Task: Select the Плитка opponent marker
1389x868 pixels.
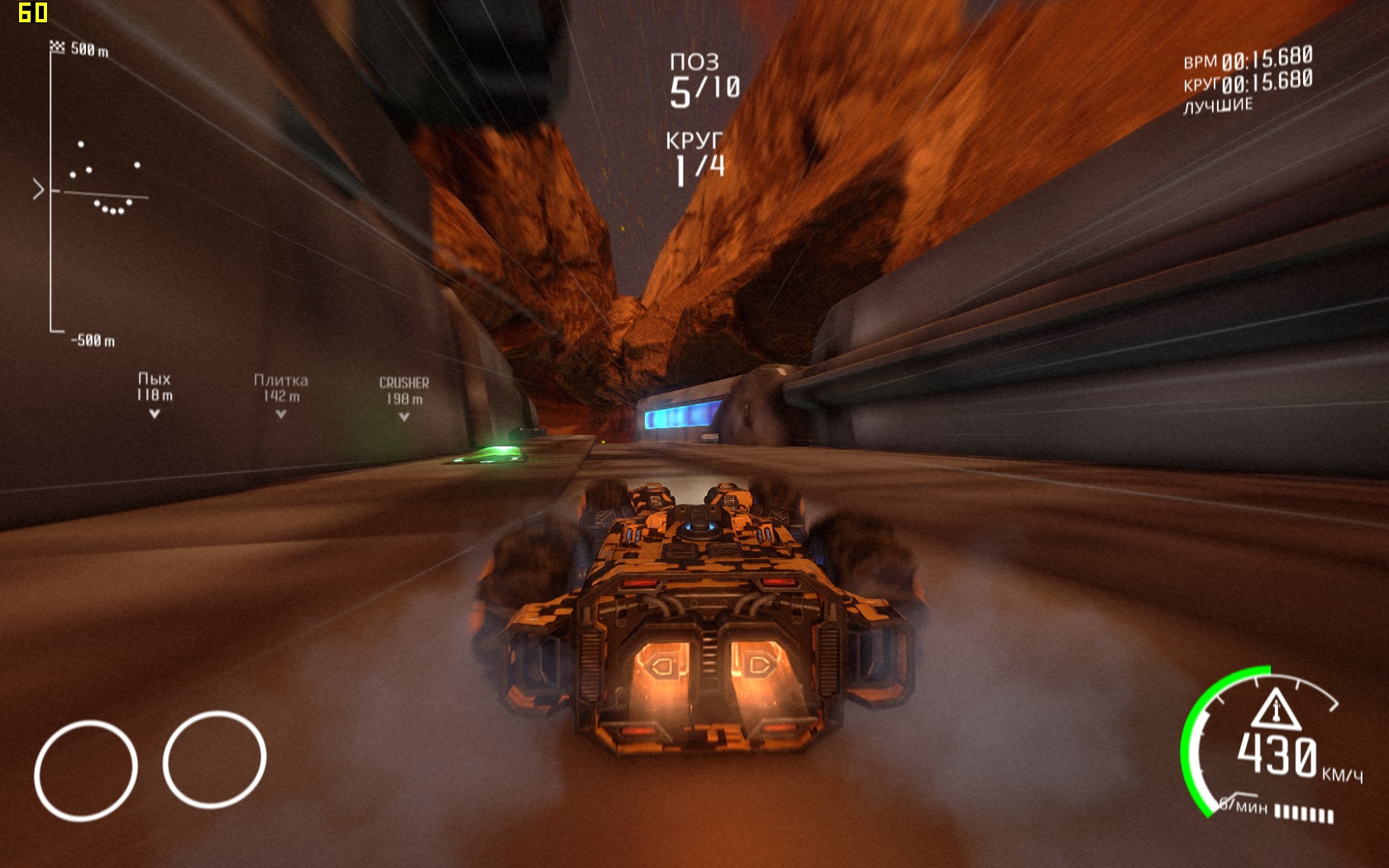Action: click(281, 395)
